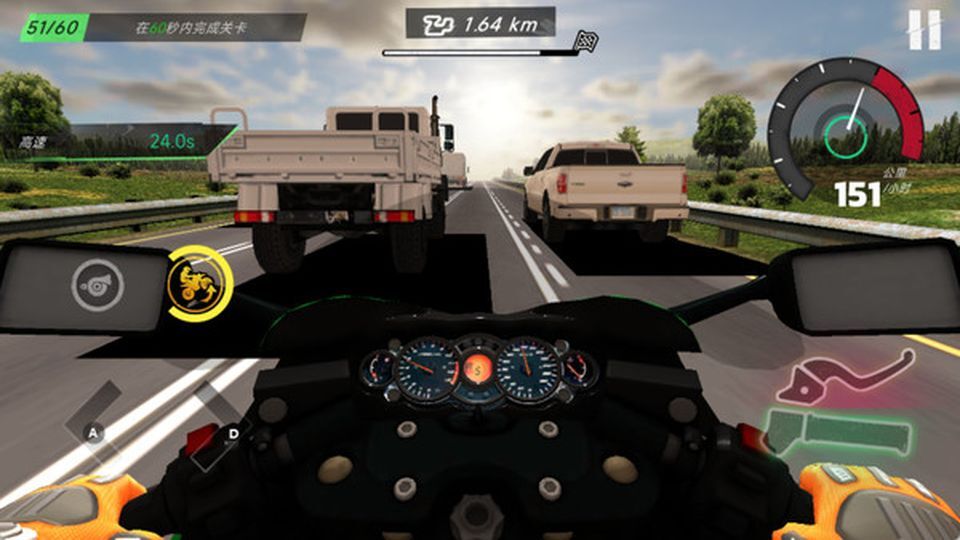Pause the game
Screen dimensions: 960x540
point(923,30)
